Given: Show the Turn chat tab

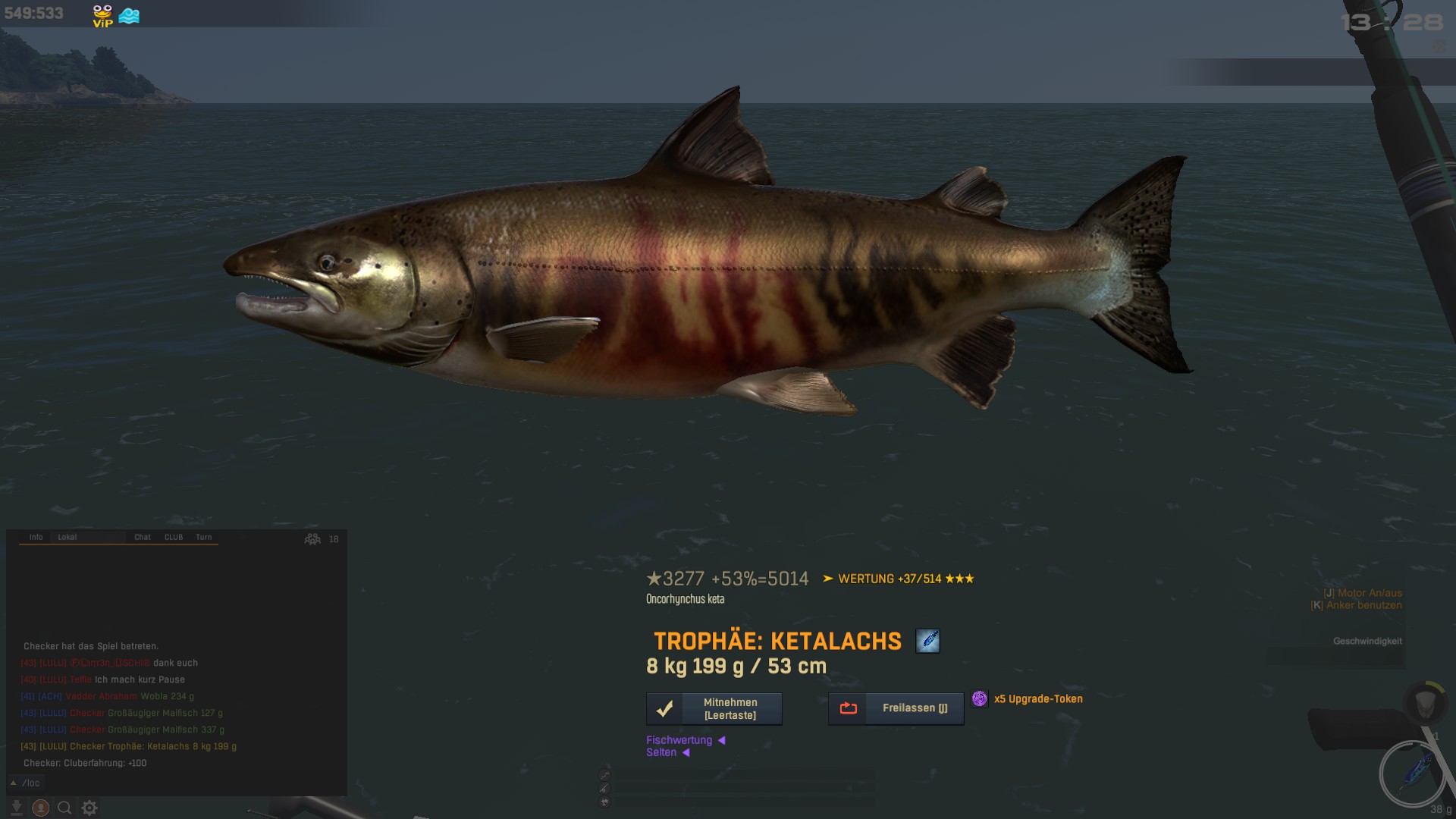Looking at the screenshot, I should (x=204, y=537).
